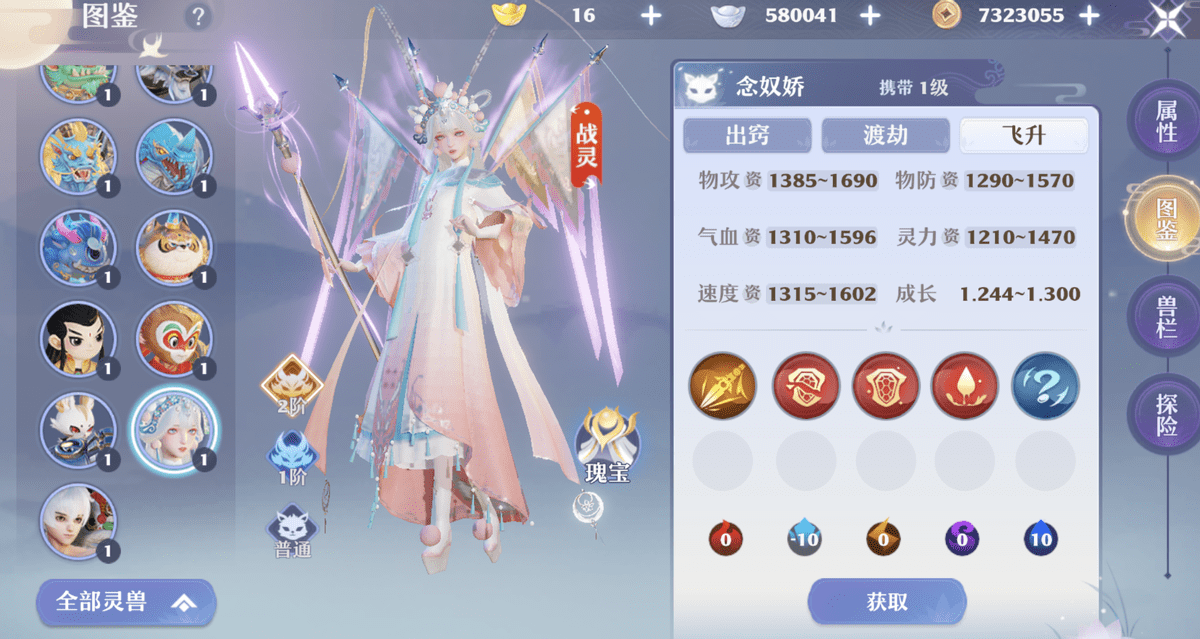The width and height of the screenshot is (1200, 639).
Task: Select the white rabbit pet portrait
Action: click(77, 430)
